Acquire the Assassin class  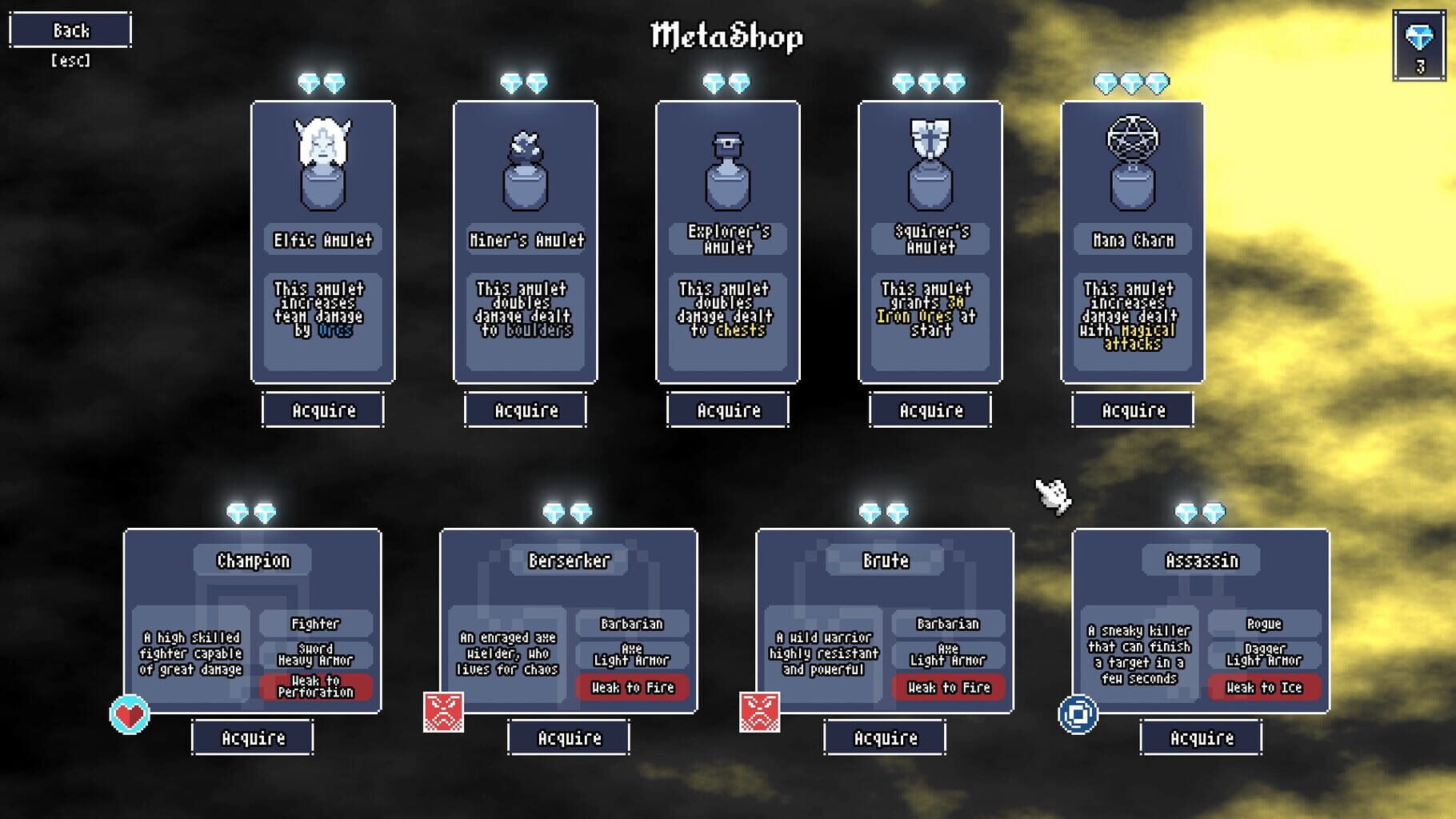[1199, 737]
